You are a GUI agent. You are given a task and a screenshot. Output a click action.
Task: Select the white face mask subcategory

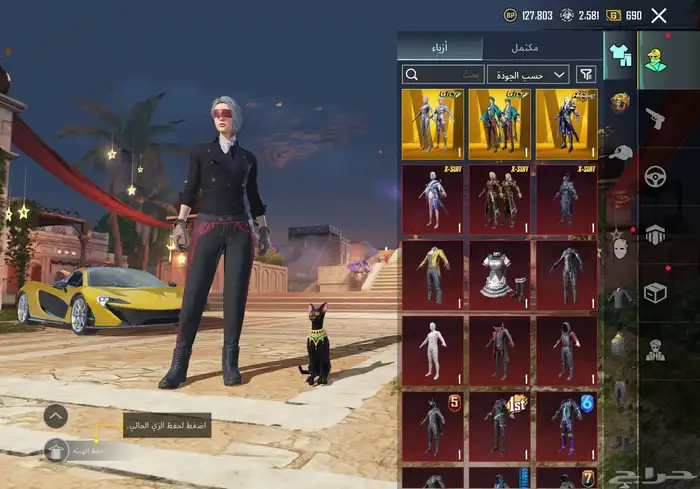click(620, 247)
